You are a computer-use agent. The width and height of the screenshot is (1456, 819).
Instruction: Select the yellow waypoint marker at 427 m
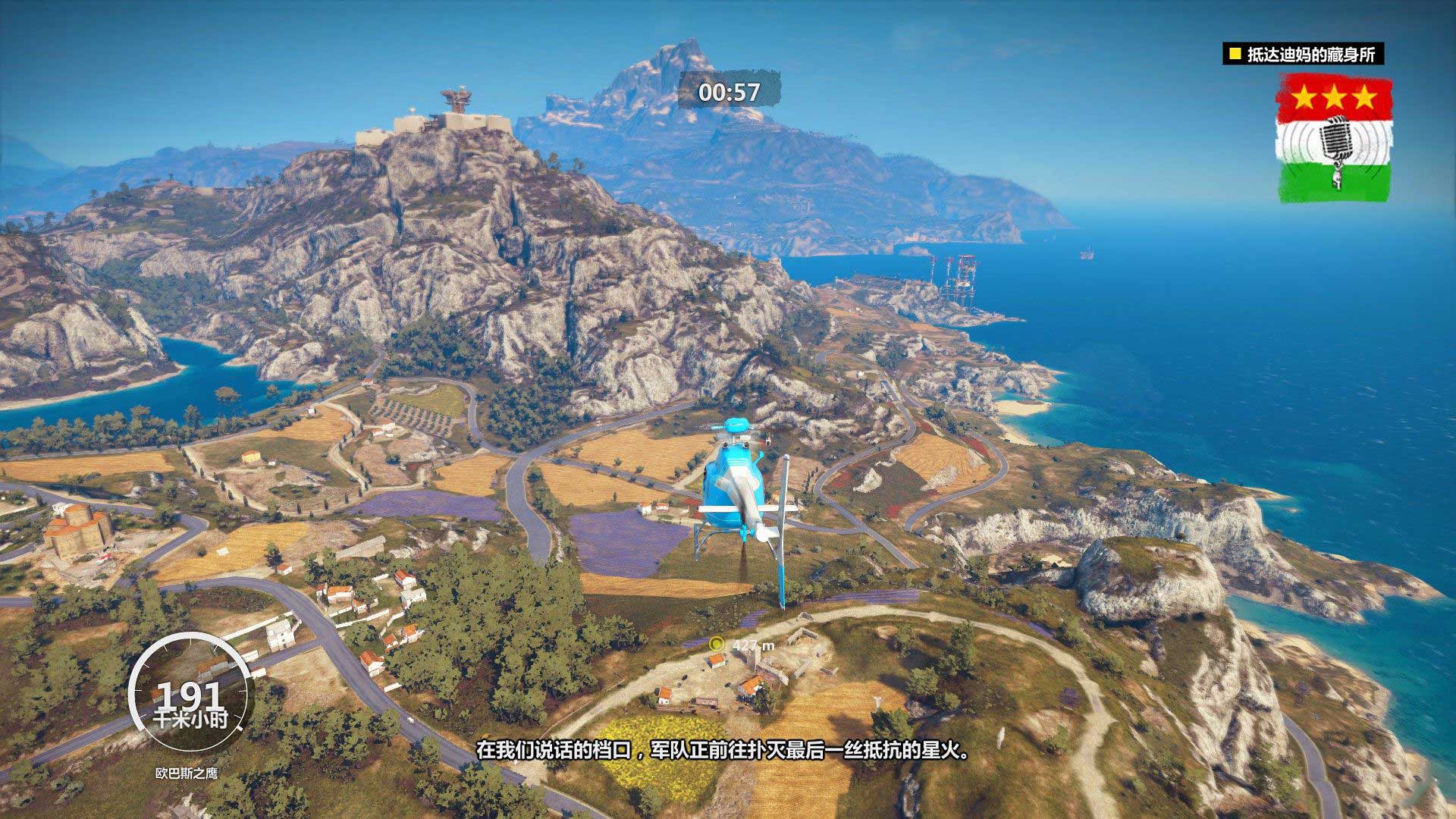click(714, 644)
